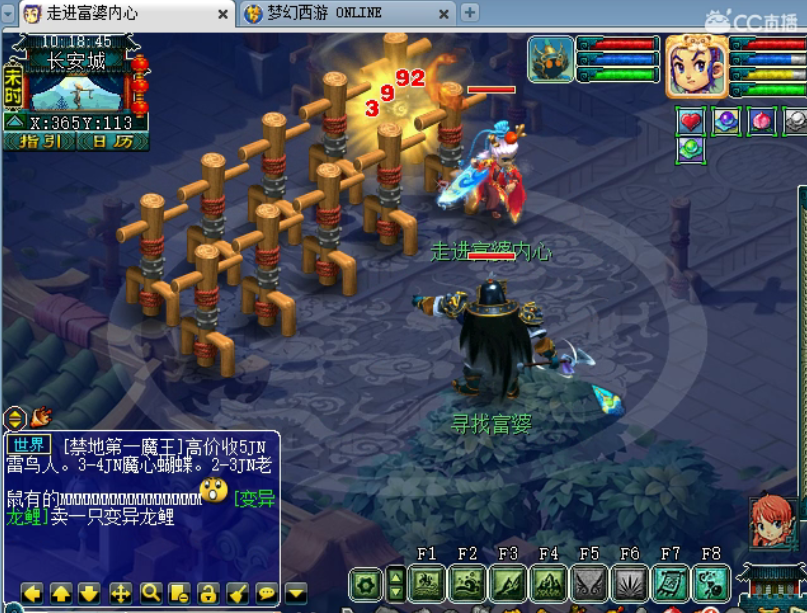Click the green orb buff icon
Viewport: 807px width, 613px height.
[x=690, y=149]
